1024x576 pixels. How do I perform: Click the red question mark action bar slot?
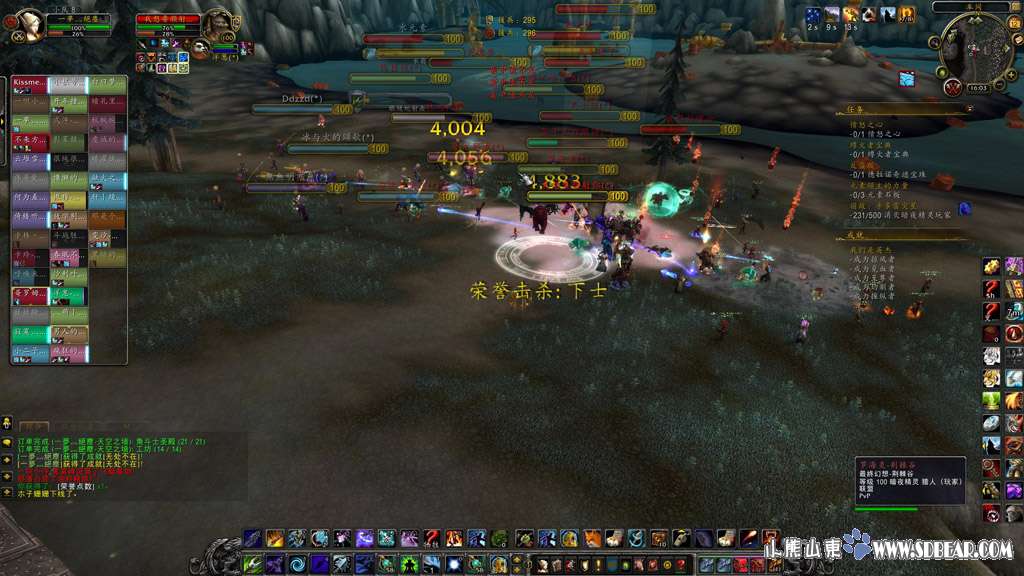[432, 538]
